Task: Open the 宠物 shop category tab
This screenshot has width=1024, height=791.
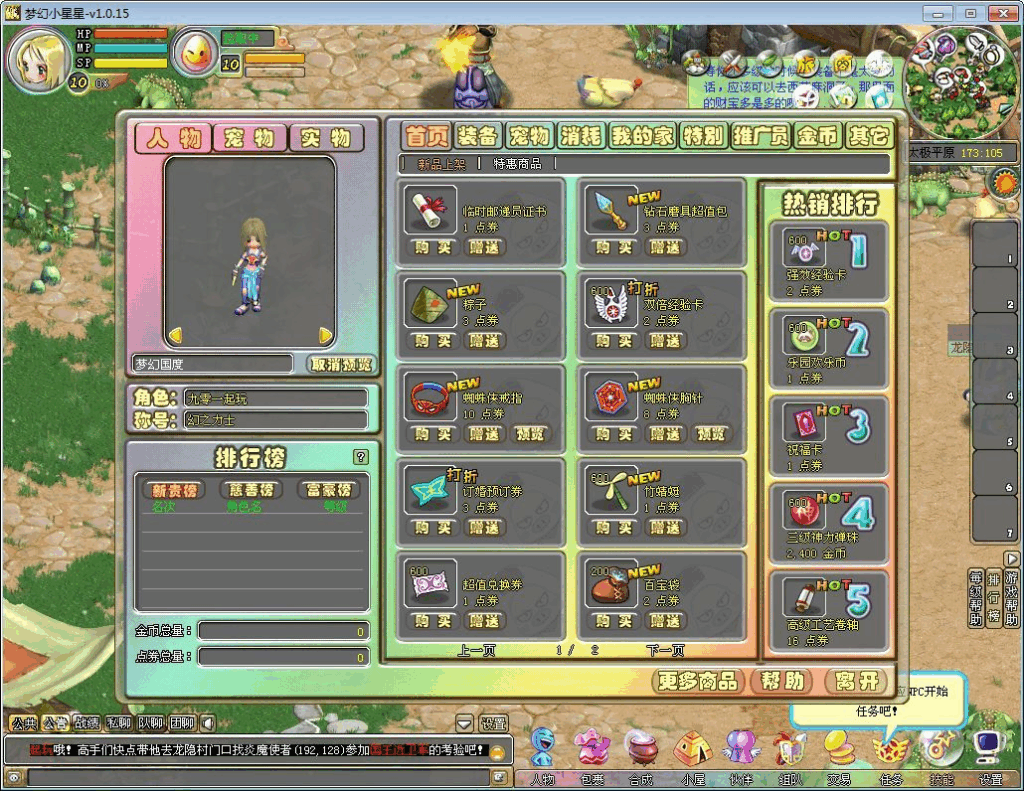Action: coord(529,136)
